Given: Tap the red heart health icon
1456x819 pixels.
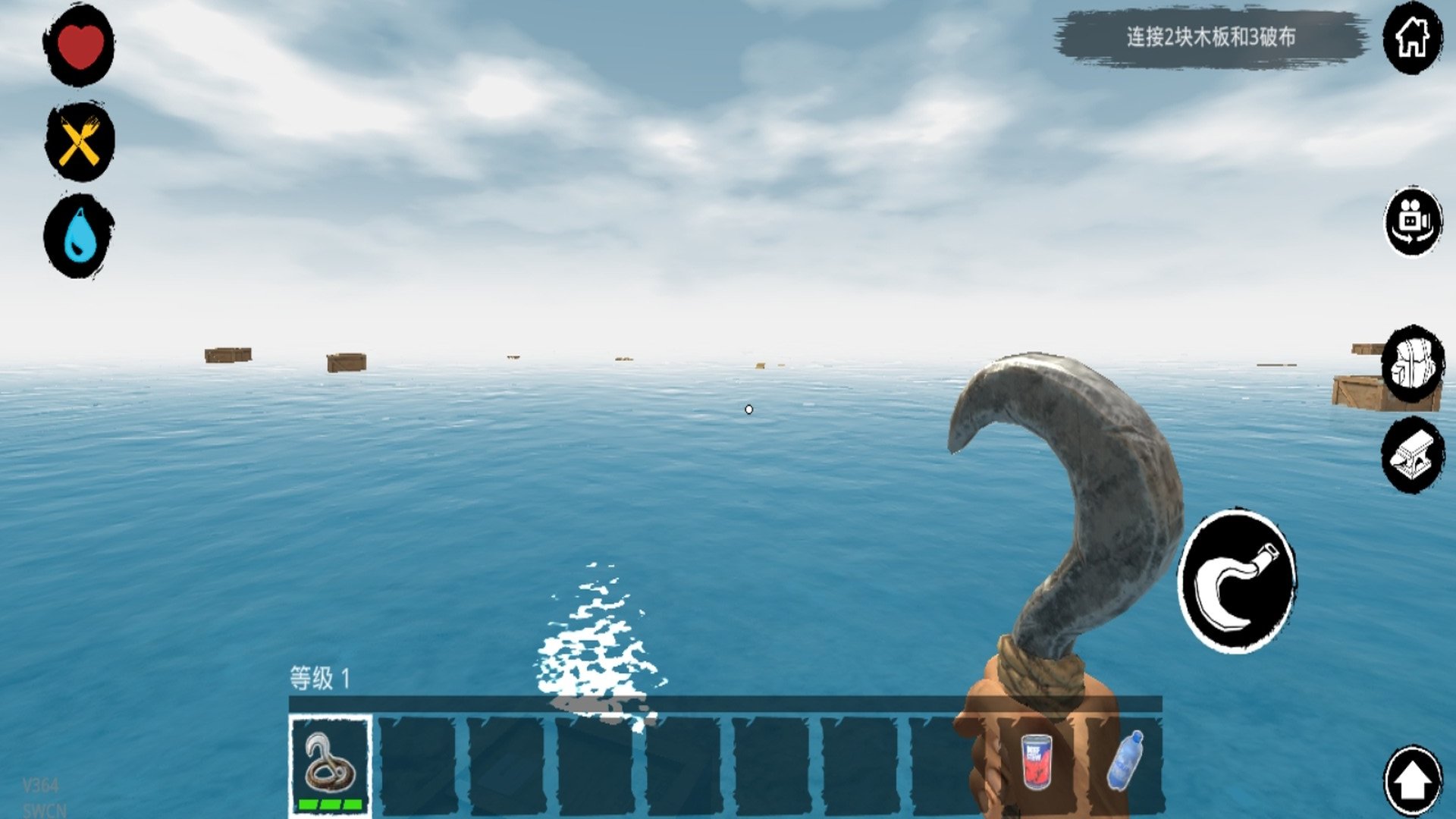Looking at the screenshot, I should click(79, 45).
